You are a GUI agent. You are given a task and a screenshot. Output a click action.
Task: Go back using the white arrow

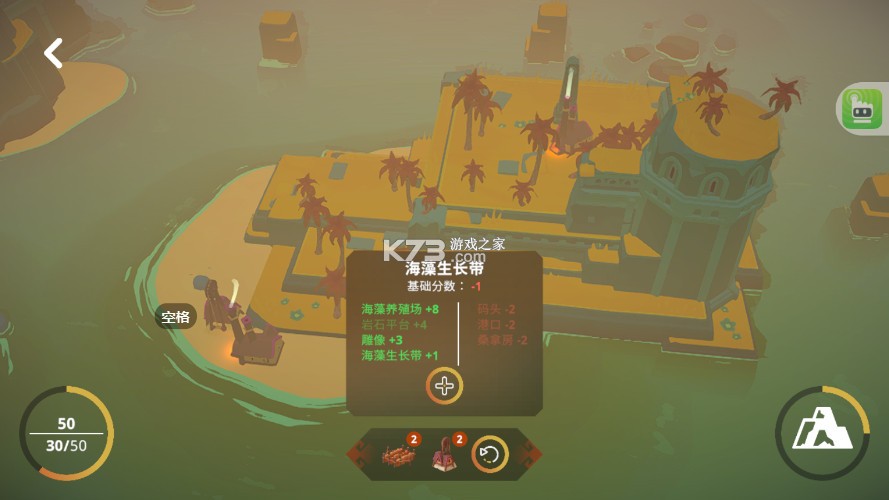coord(53,53)
